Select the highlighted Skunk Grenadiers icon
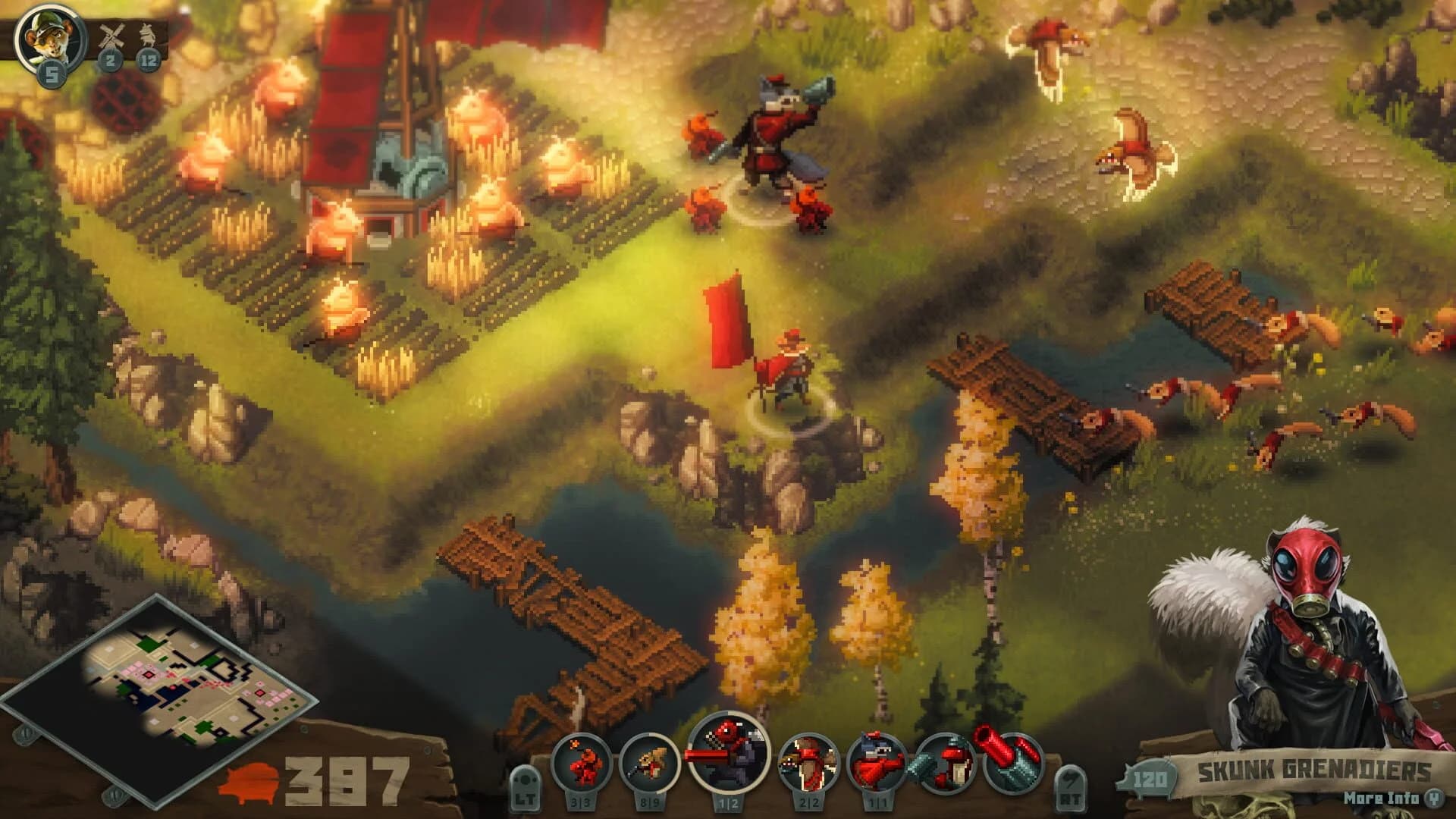The height and width of the screenshot is (819, 1456). pos(728,758)
